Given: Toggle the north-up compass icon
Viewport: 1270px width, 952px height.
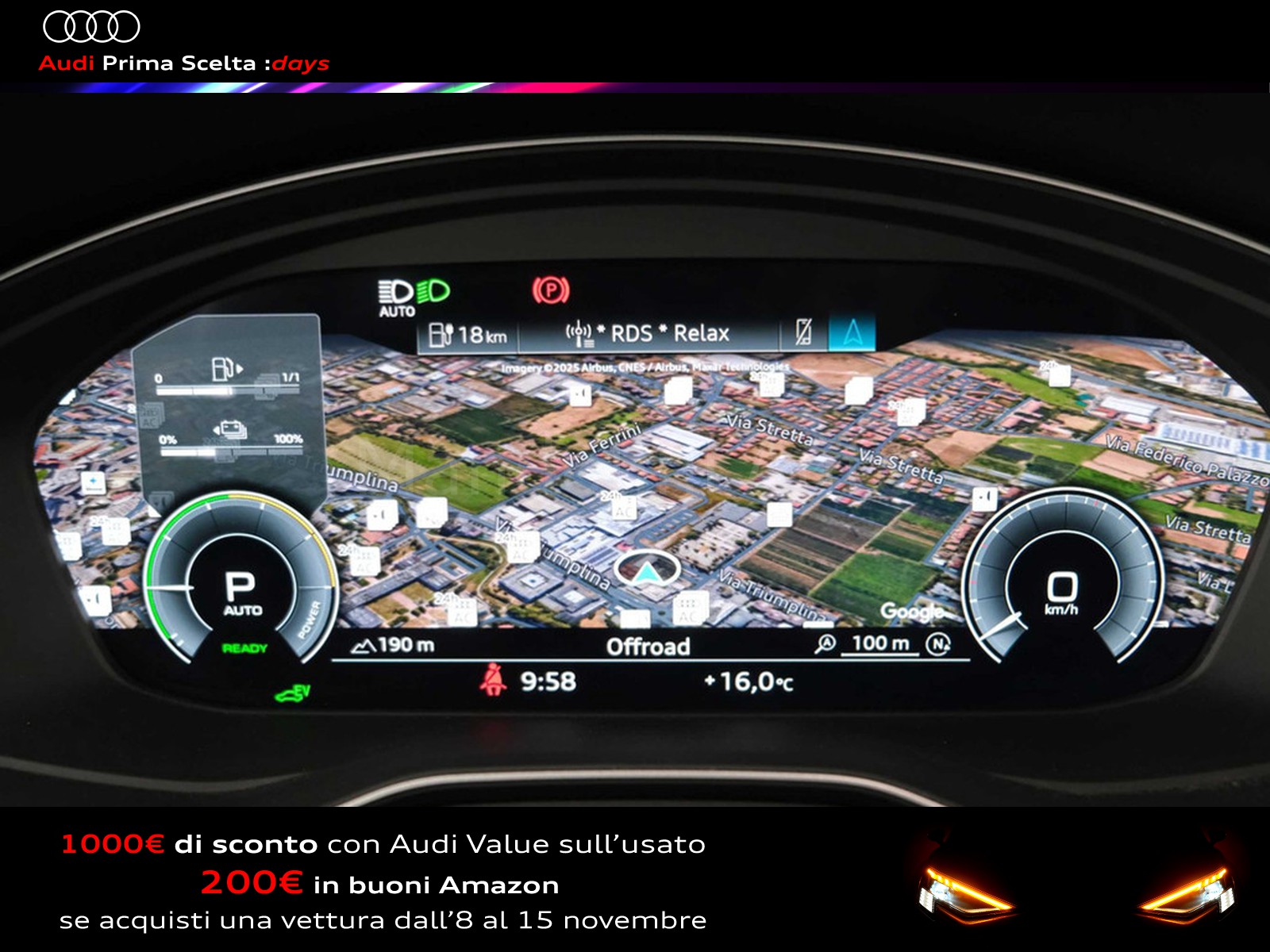Looking at the screenshot, I should pyautogui.click(x=939, y=643).
